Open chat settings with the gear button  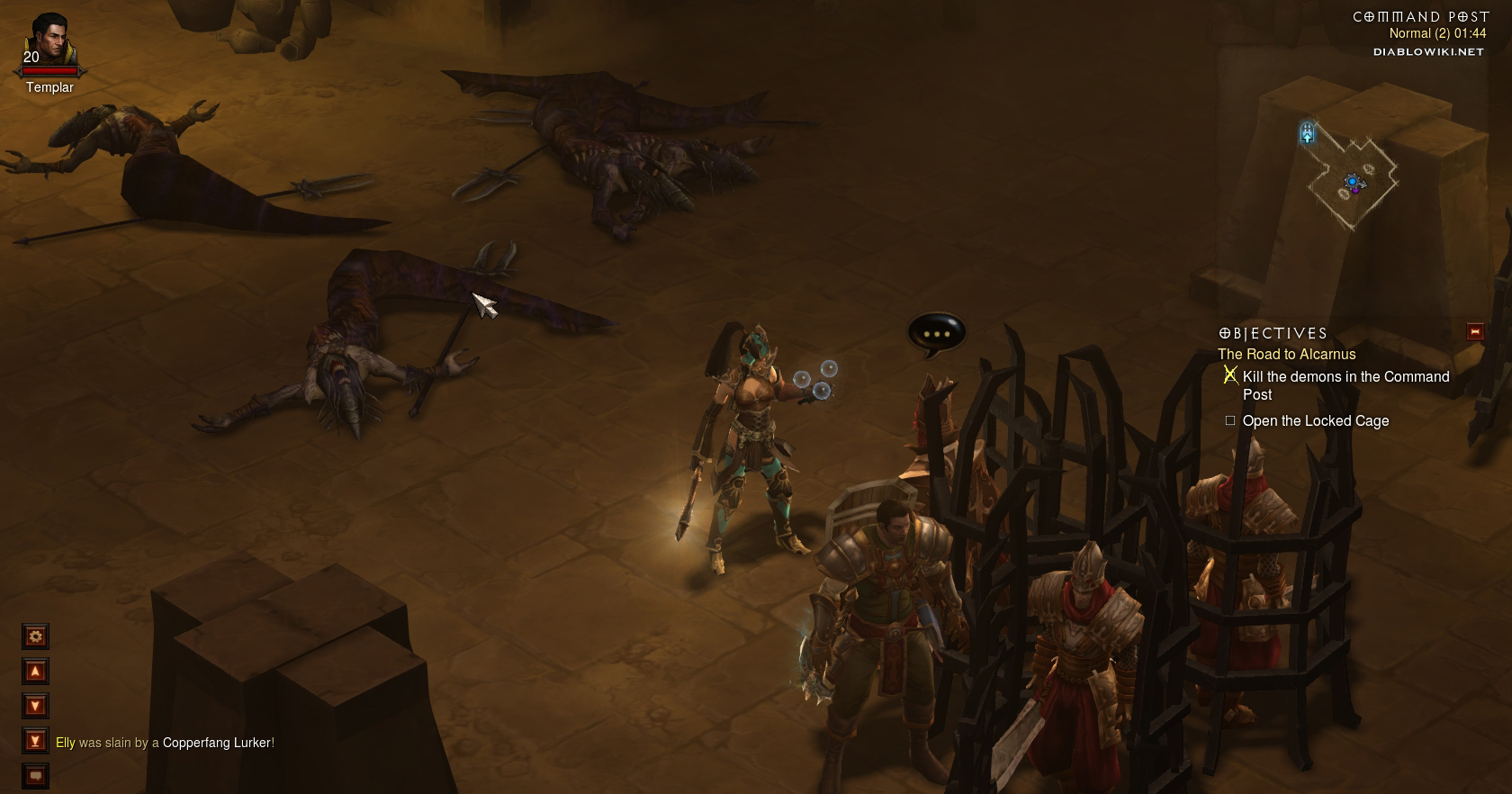(35, 637)
